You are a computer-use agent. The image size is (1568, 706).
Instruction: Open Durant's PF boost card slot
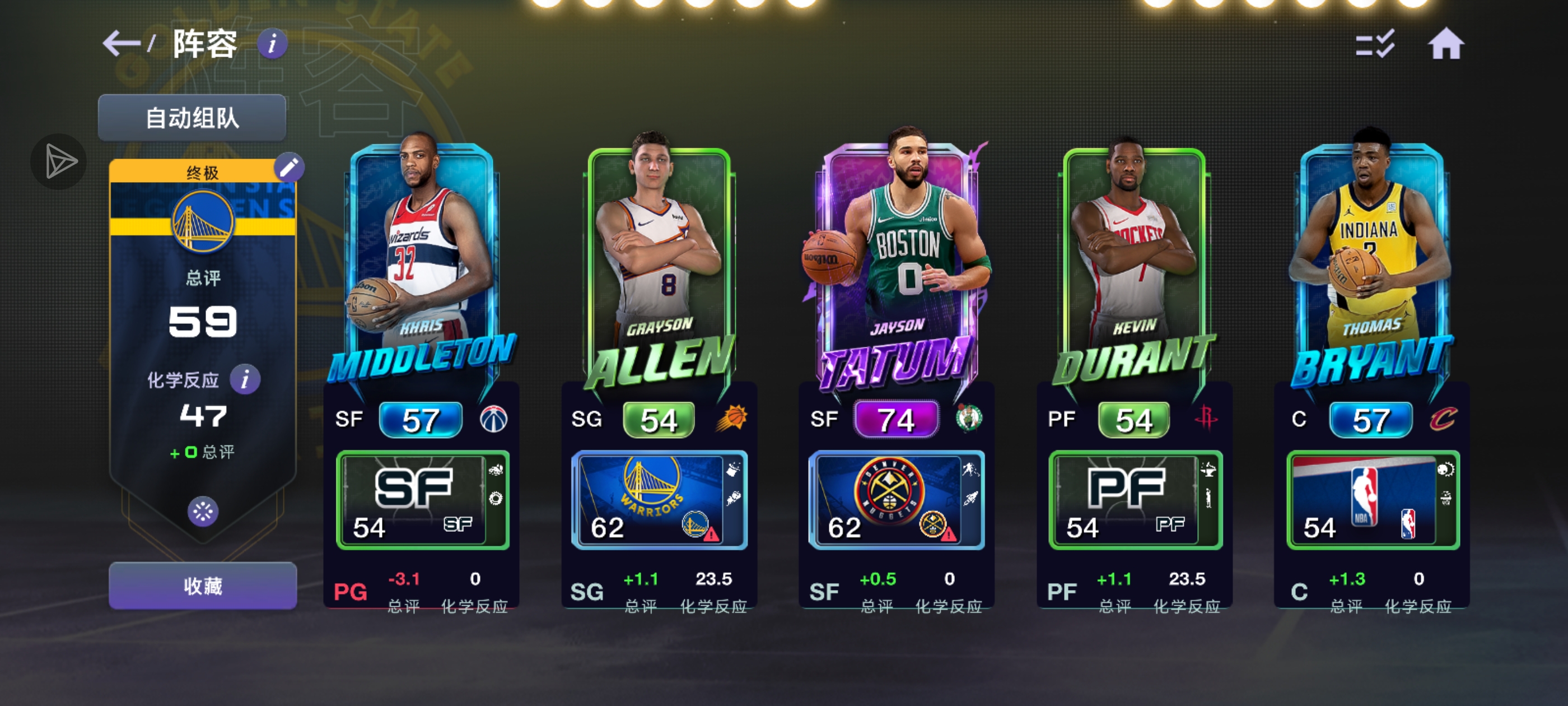coord(1135,499)
